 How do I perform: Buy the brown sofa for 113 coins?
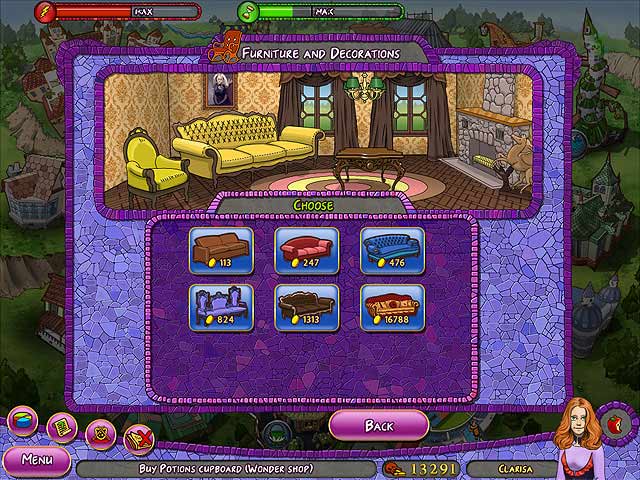[x=221, y=250]
